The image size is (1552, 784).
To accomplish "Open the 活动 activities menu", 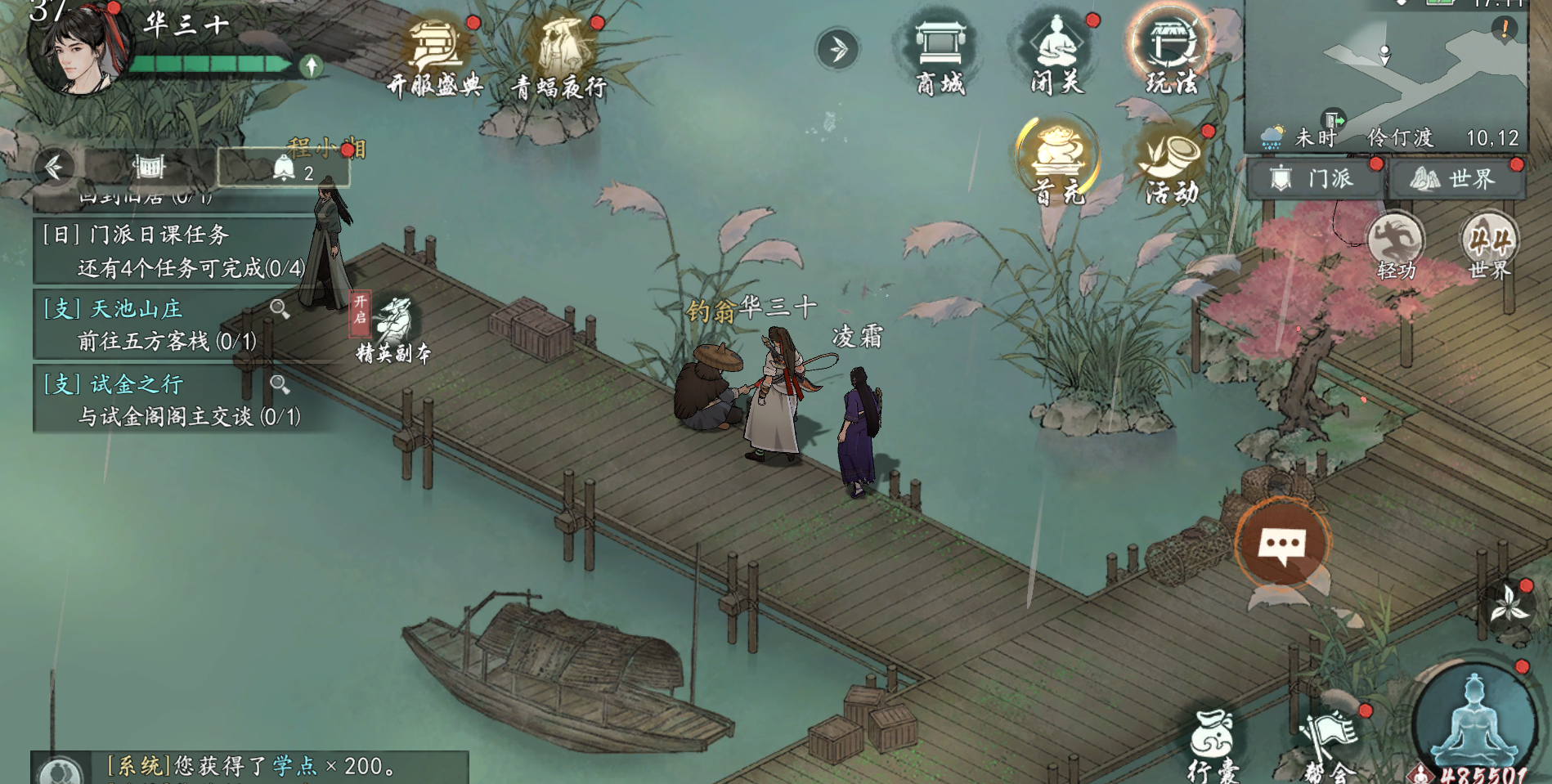I will tap(1171, 164).
